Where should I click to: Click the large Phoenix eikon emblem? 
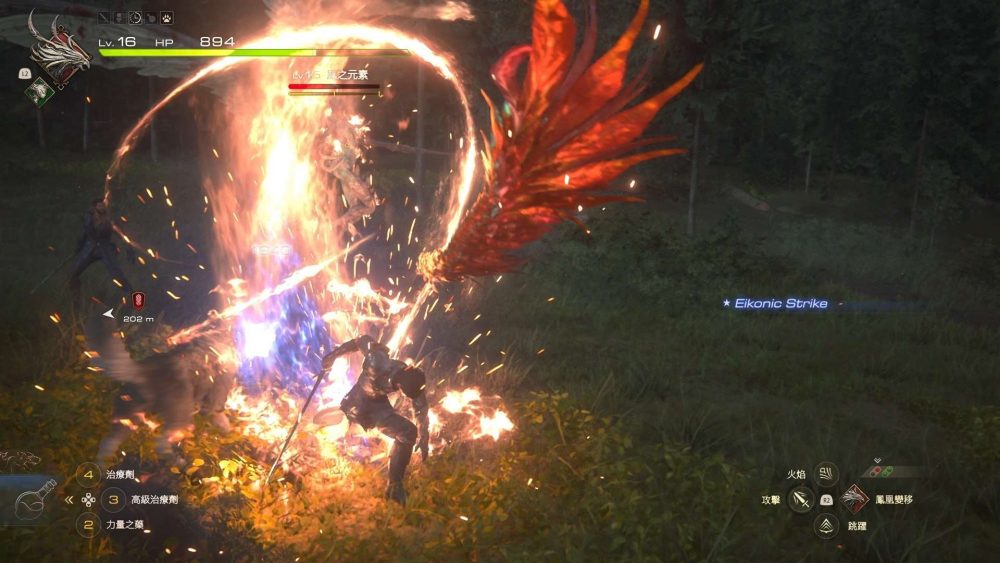[x=58, y=48]
